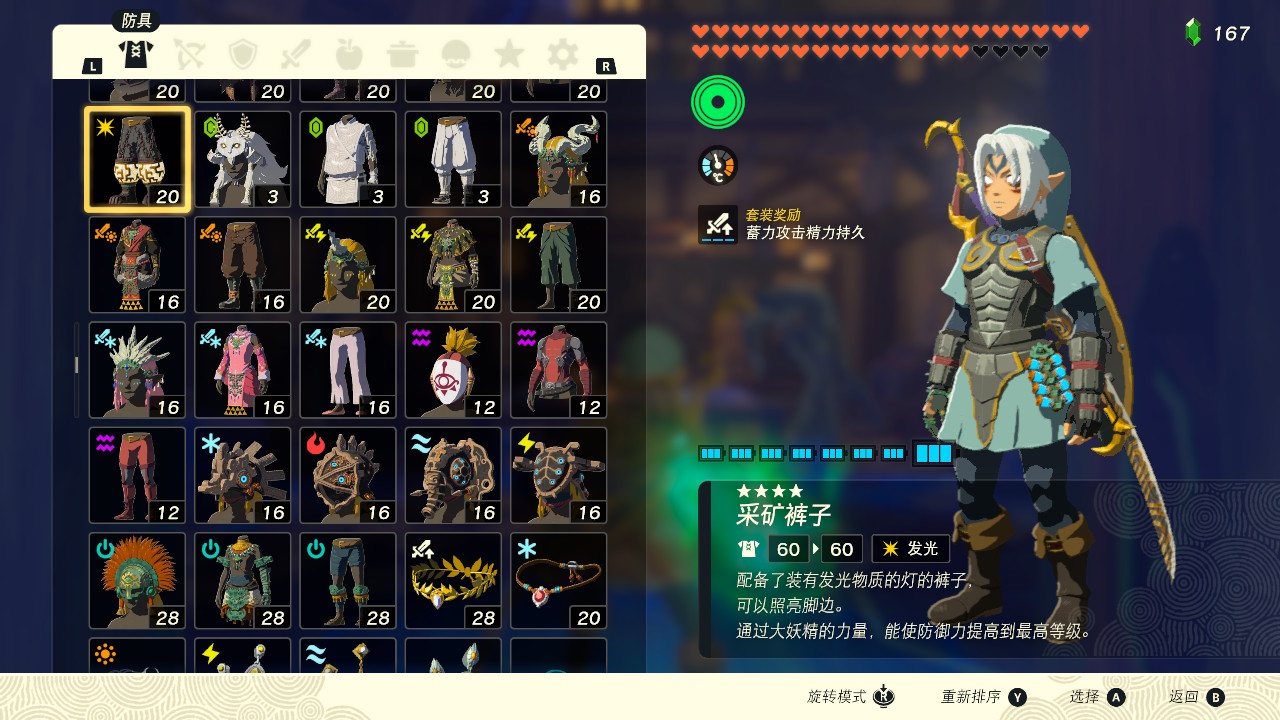Viewport: 1280px width, 720px height.
Task: Switch to the star key items tab
Action: [509, 53]
